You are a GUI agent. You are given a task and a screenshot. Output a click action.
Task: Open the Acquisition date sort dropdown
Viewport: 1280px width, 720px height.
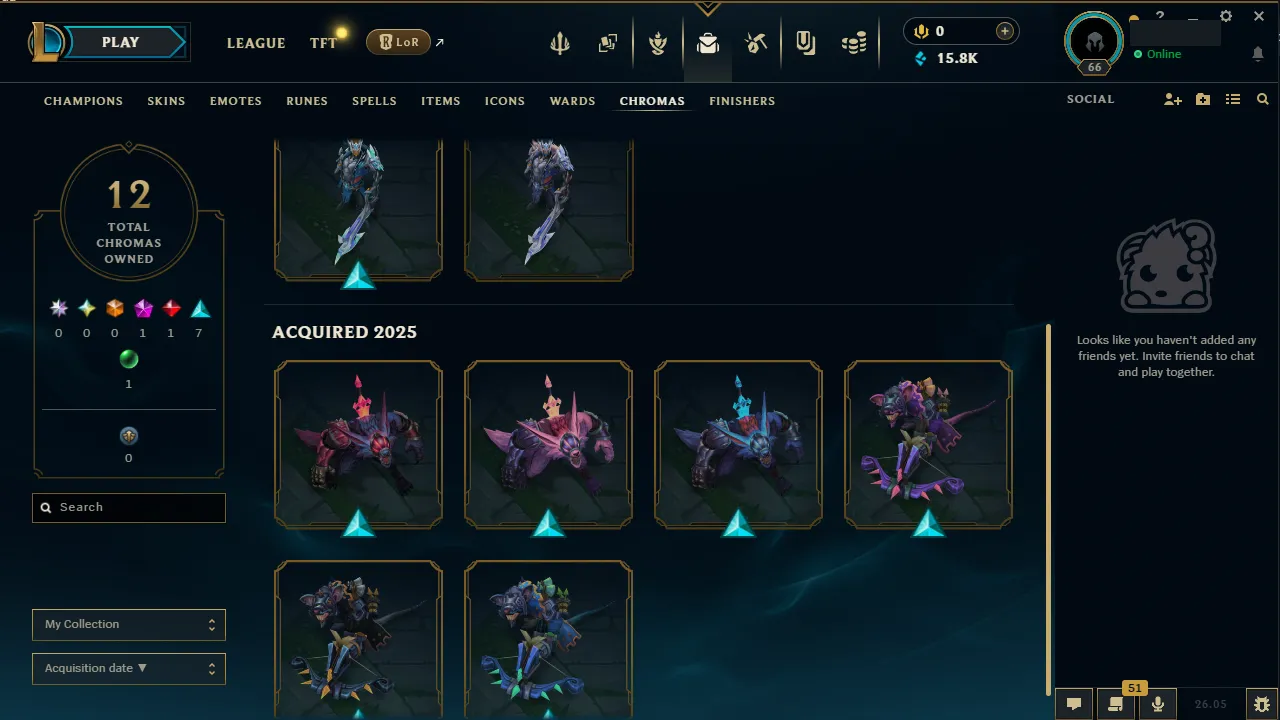pyautogui.click(x=128, y=668)
